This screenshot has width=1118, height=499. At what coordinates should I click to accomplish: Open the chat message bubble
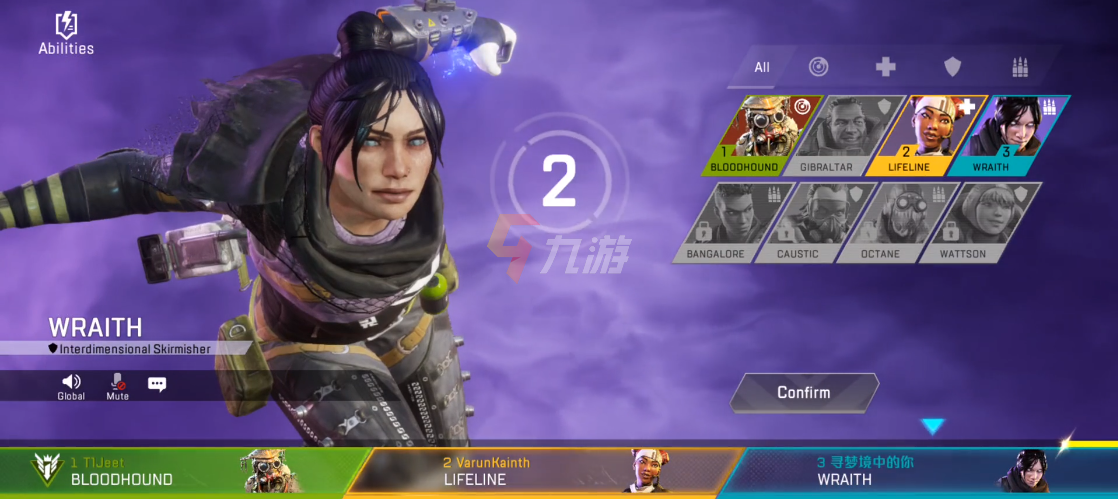click(x=157, y=384)
